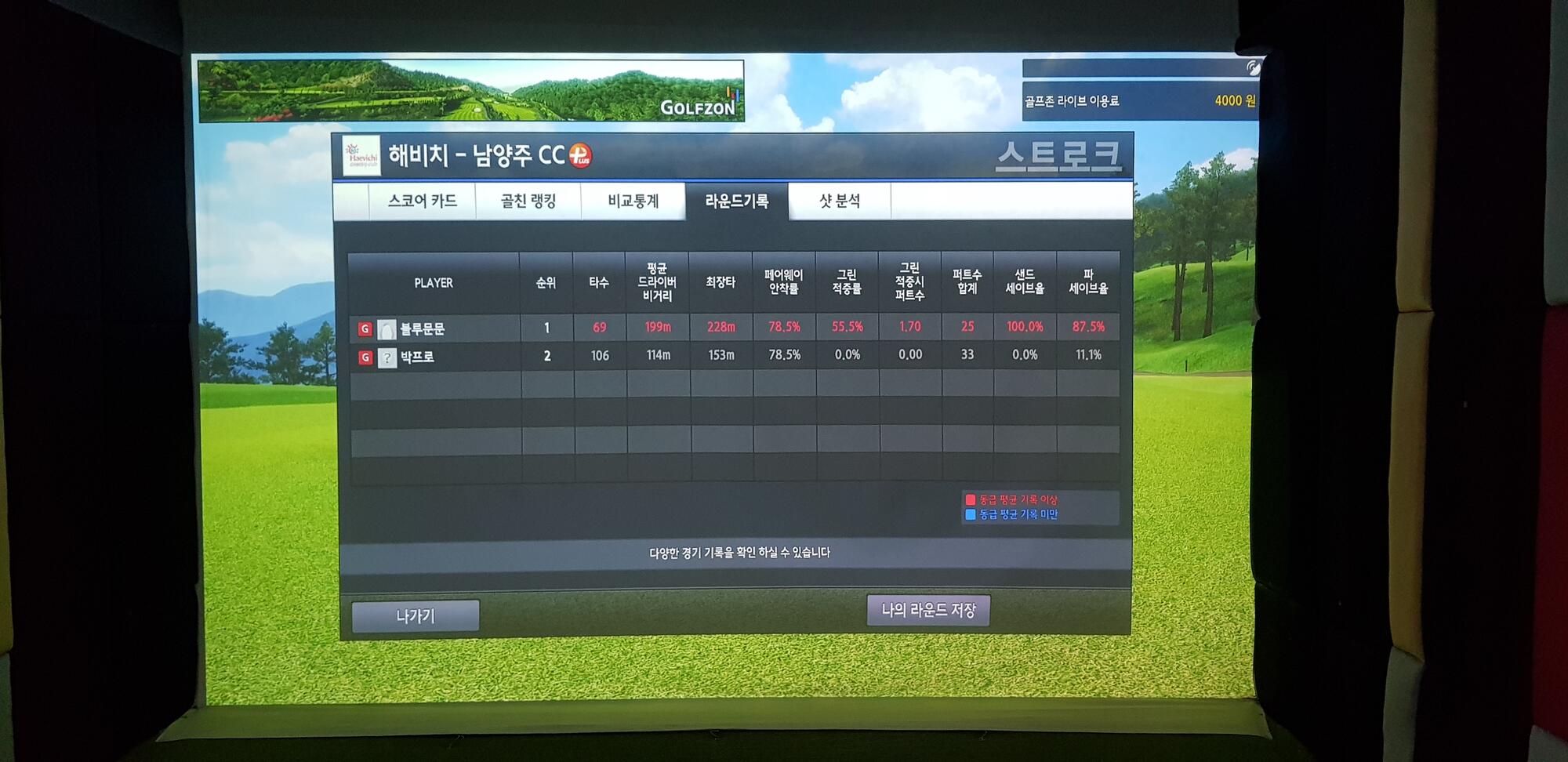Save round with 나의 라운드 저장
This screenshot has height=762, width=1568.
928,610
